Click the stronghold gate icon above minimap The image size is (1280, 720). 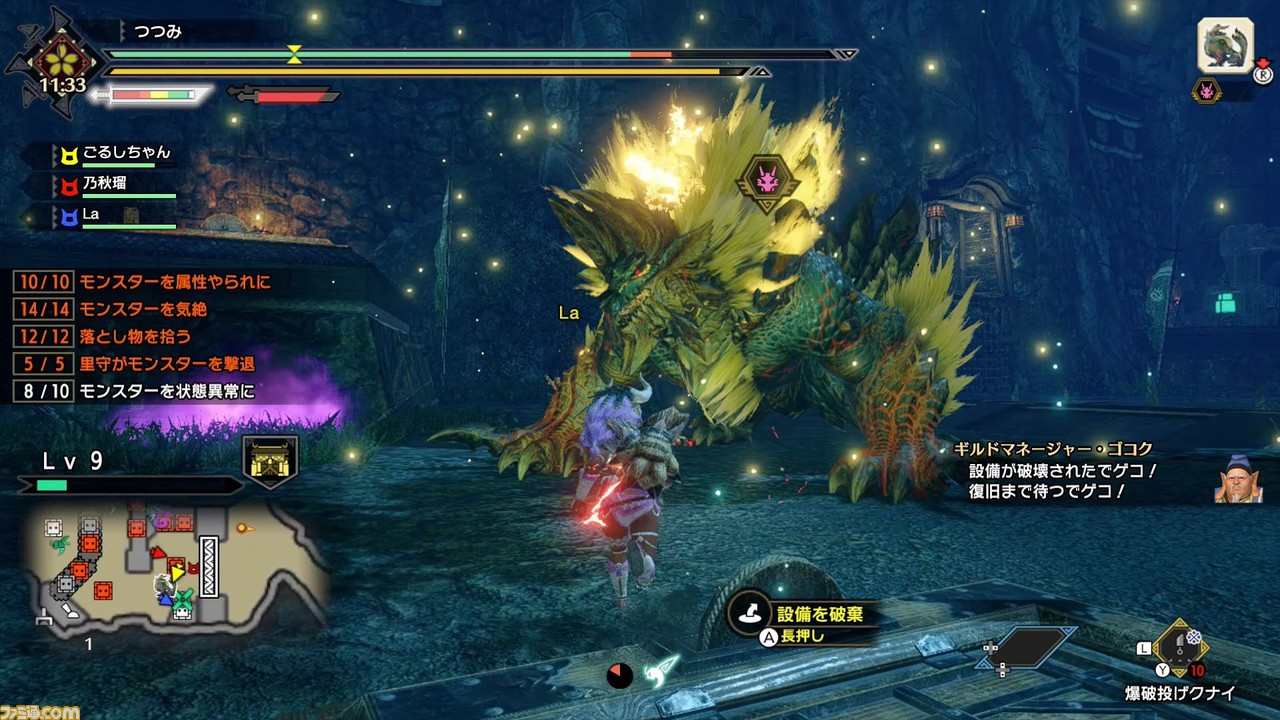coord(270,462)
